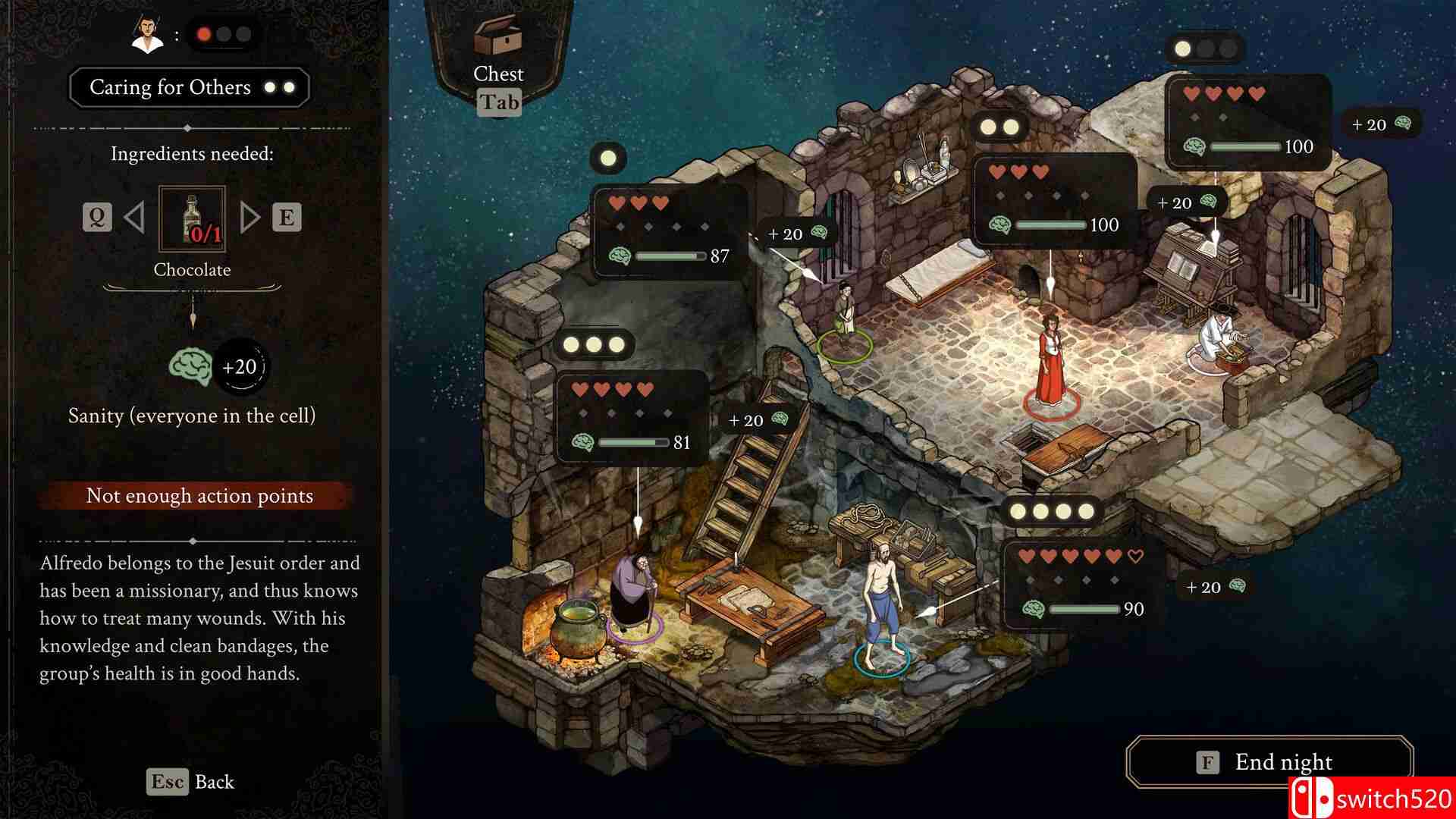1456x819 pixels.
Task: Go back to the previous menu
Action: pos(190,782)
